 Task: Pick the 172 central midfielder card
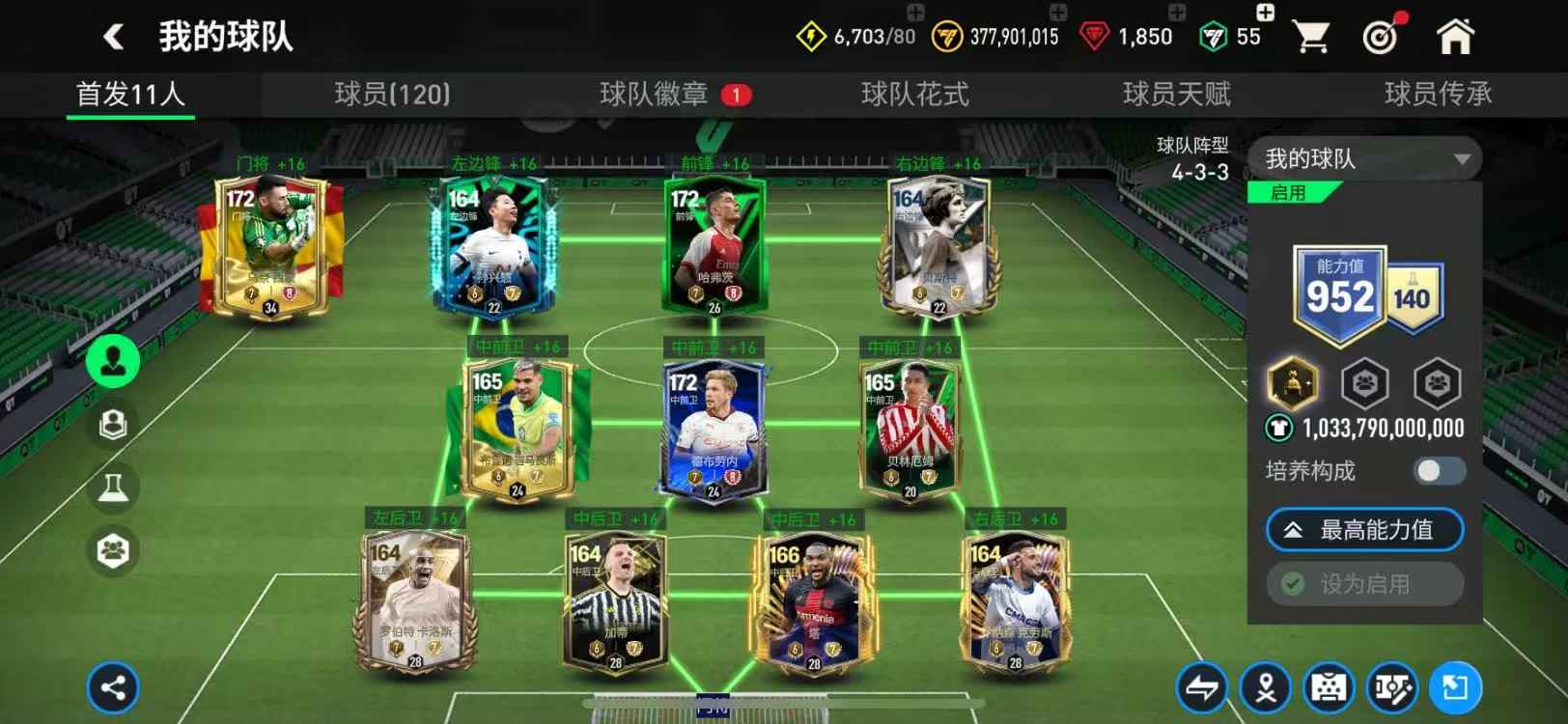pyautogui.click(x=714, y=430)
